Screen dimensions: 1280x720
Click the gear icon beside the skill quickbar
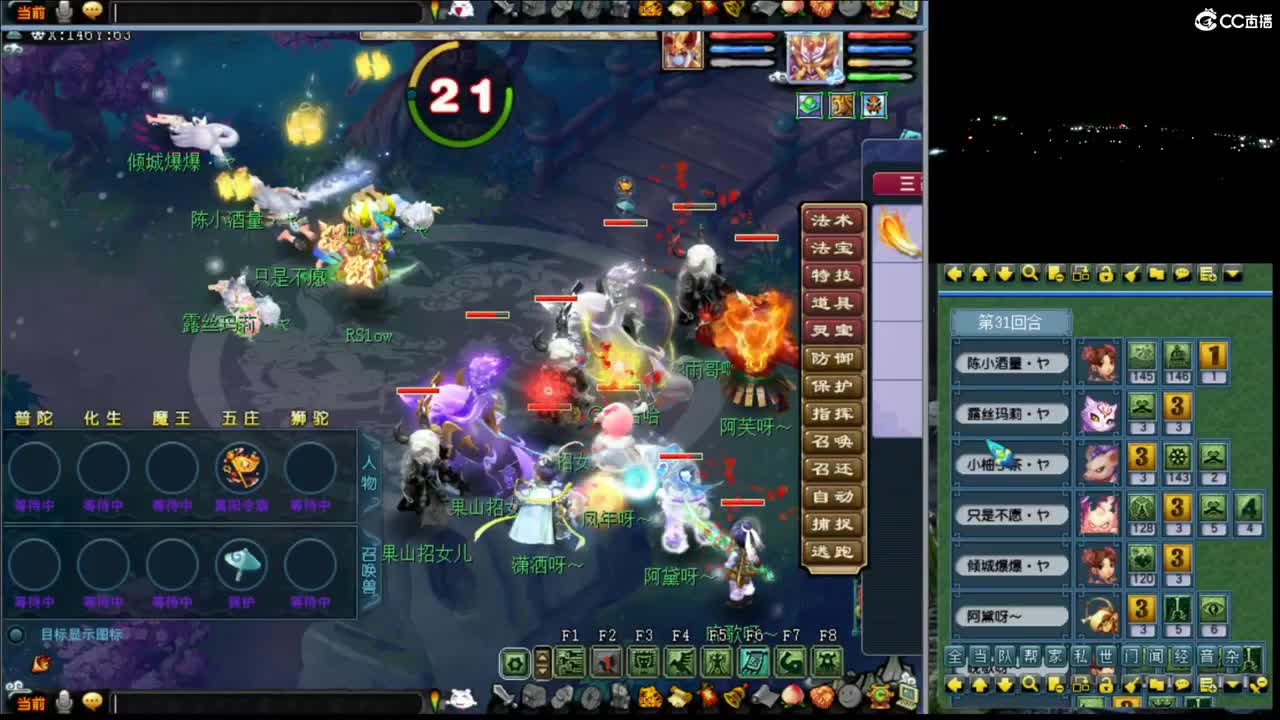(516, 660)
